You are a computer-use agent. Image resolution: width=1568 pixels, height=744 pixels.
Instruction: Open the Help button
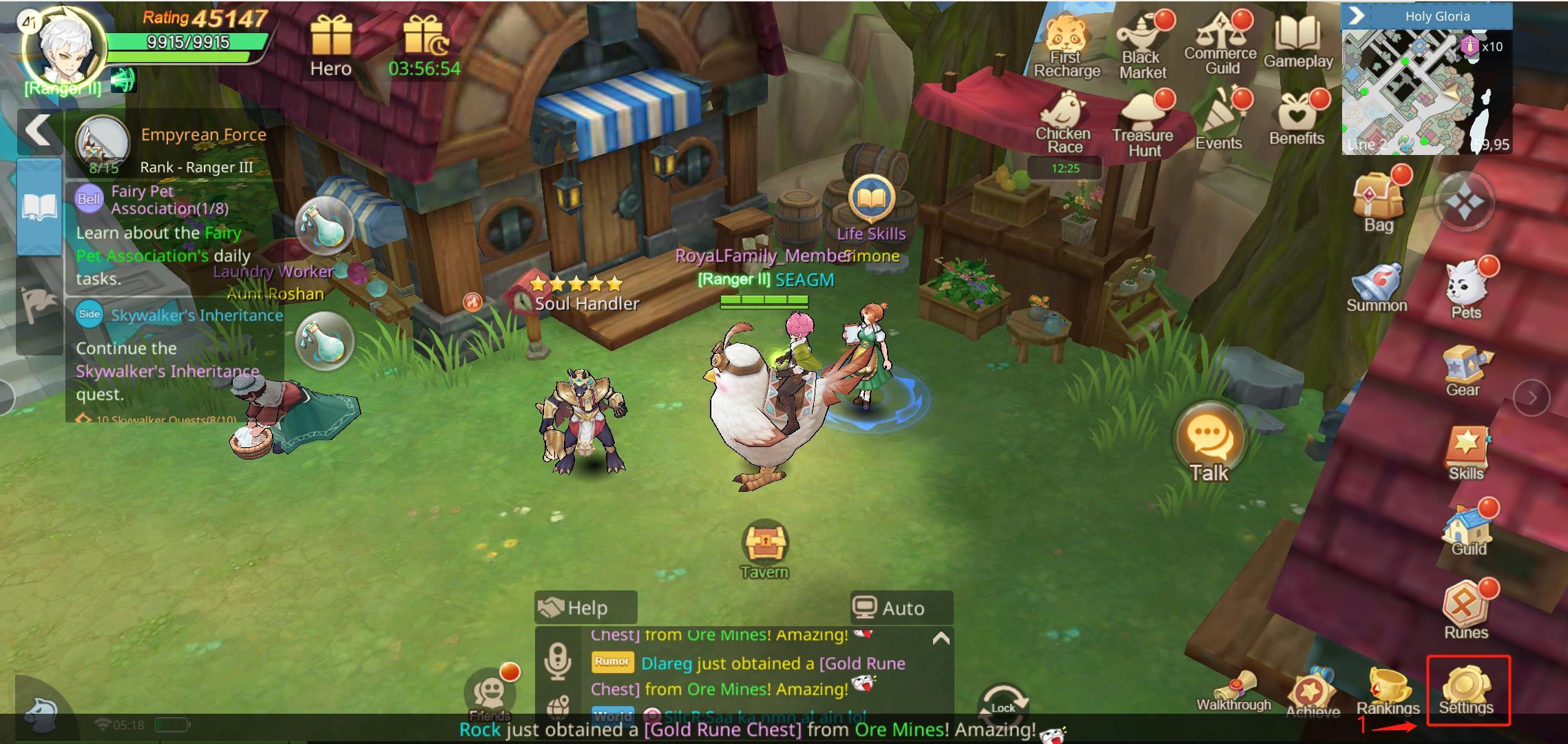click(585, 608)
